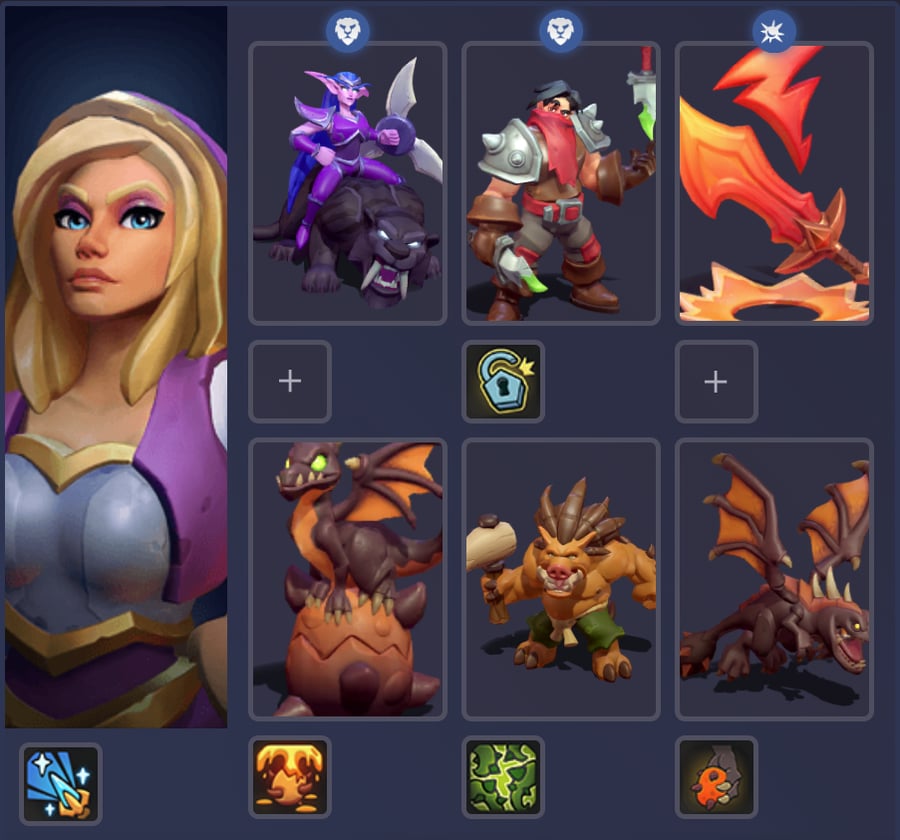Image resolution: width=900 pixels, height=840 pixels.
Task: Select the winged Drake card
Action: tap(774, 579)
